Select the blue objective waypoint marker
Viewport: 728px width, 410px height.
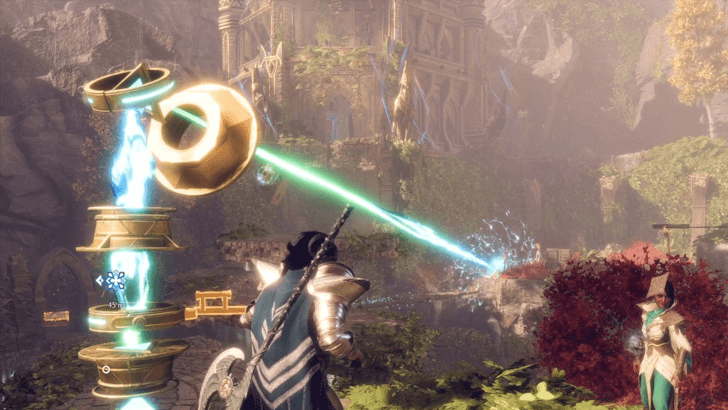(116, 281)
